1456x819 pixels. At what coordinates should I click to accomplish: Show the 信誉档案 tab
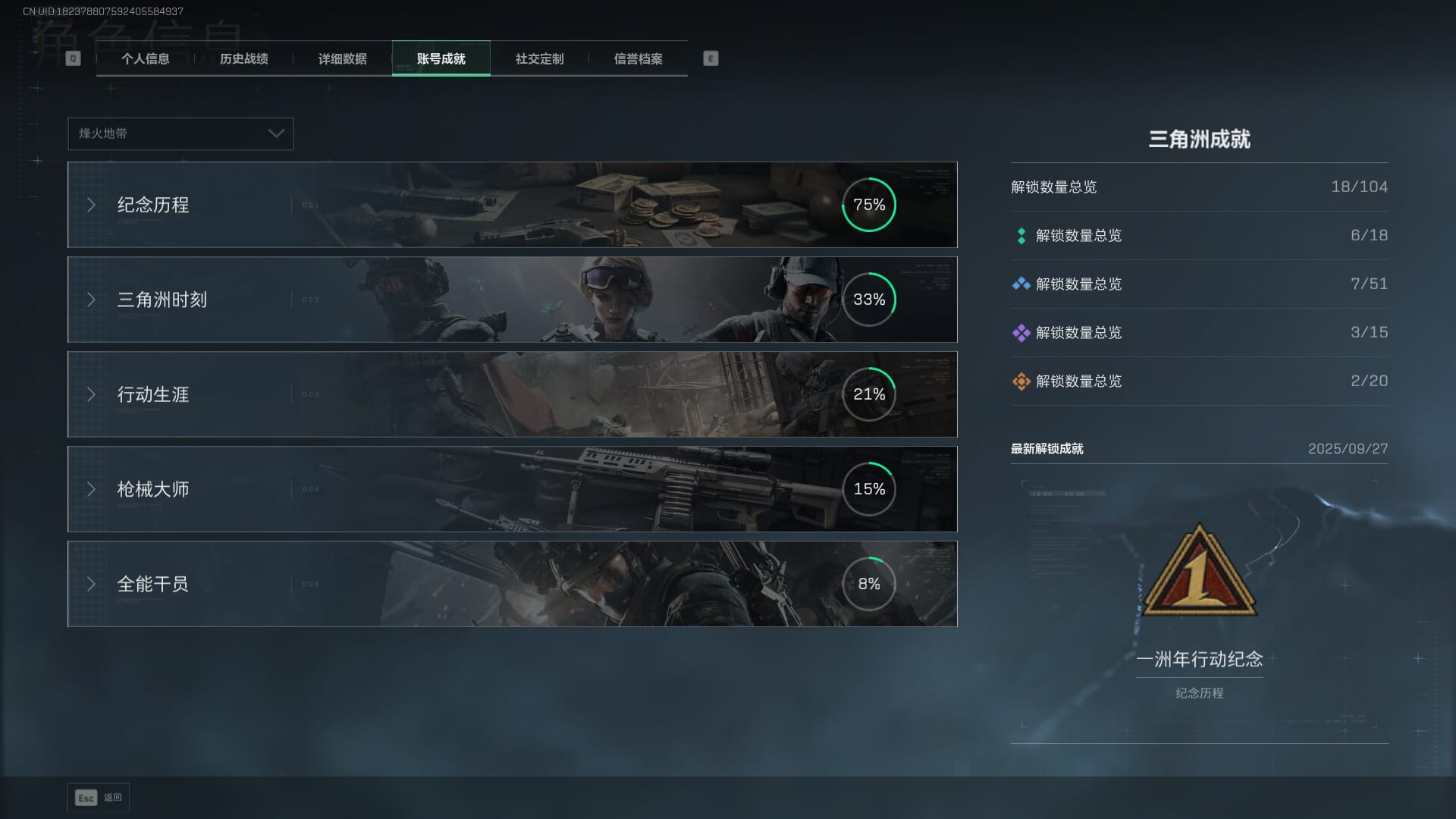pos(638,59)
